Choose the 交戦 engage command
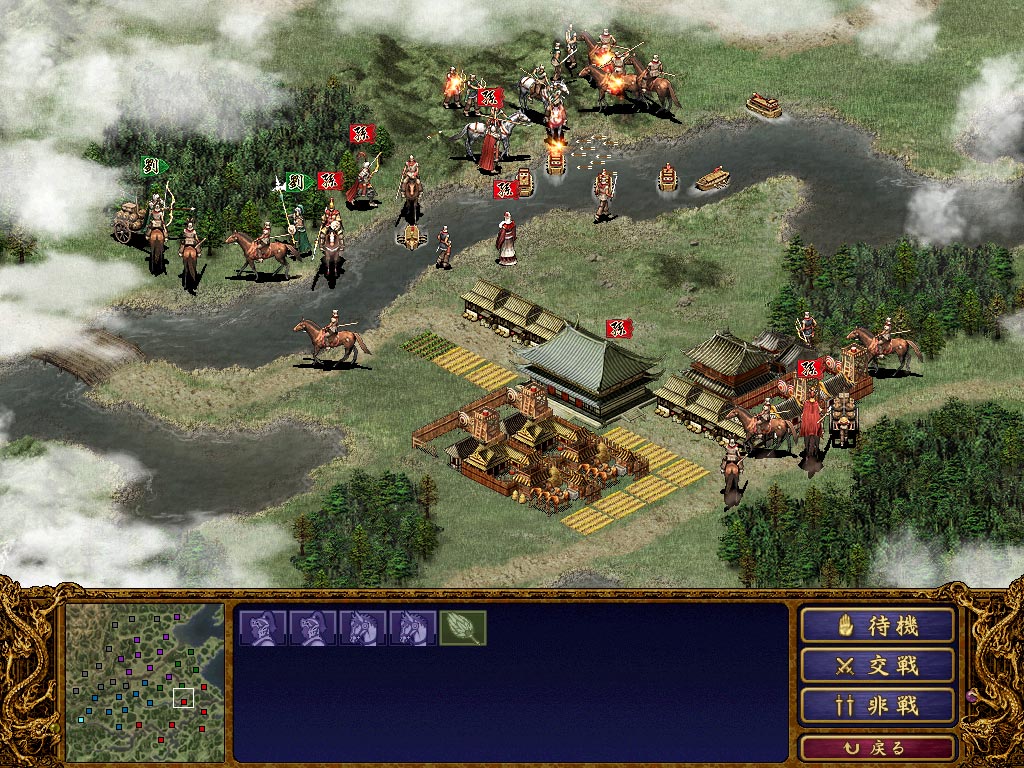This screenshot has width=1024, height=768. (877, 666)
